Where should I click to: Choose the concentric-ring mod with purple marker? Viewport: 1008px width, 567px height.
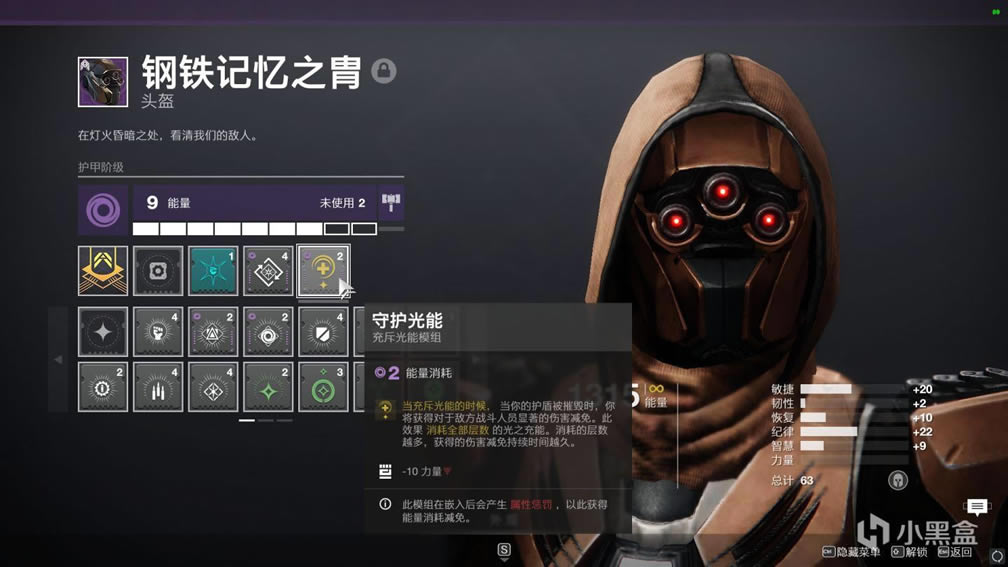(268, 332)
